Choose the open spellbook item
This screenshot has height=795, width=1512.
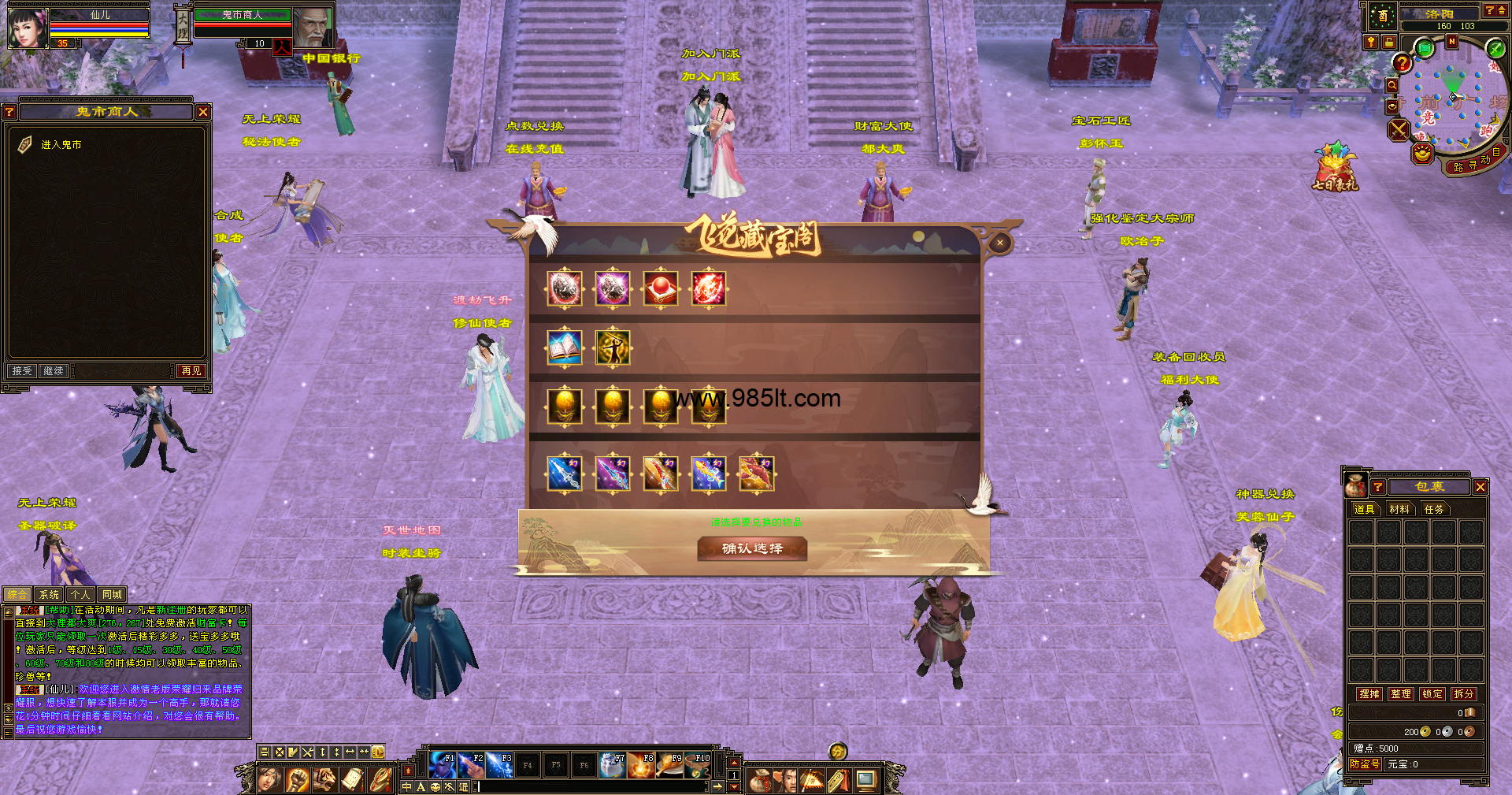pos(565,348)
